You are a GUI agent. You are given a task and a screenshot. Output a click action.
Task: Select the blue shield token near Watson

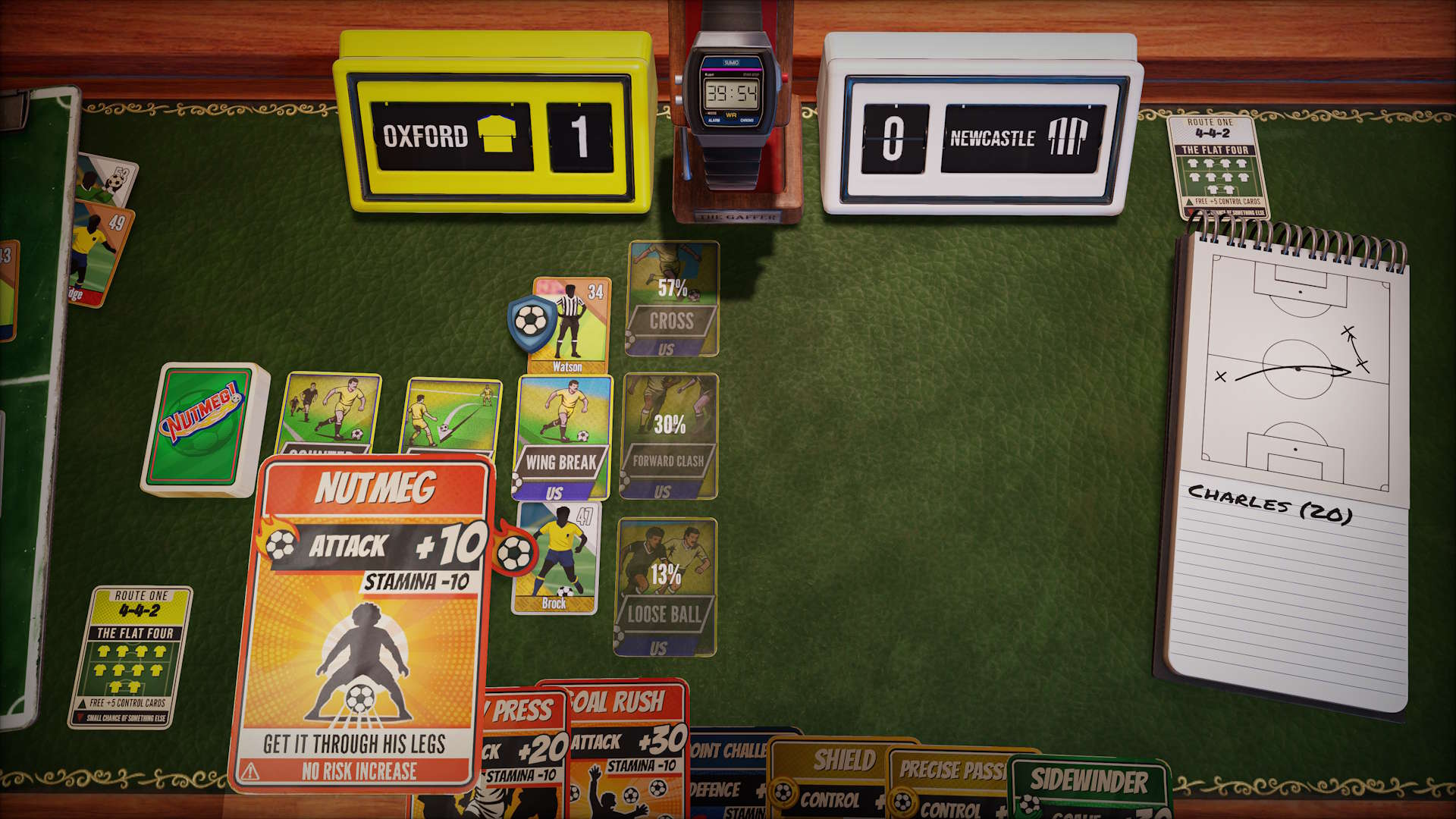coord(531,322)
